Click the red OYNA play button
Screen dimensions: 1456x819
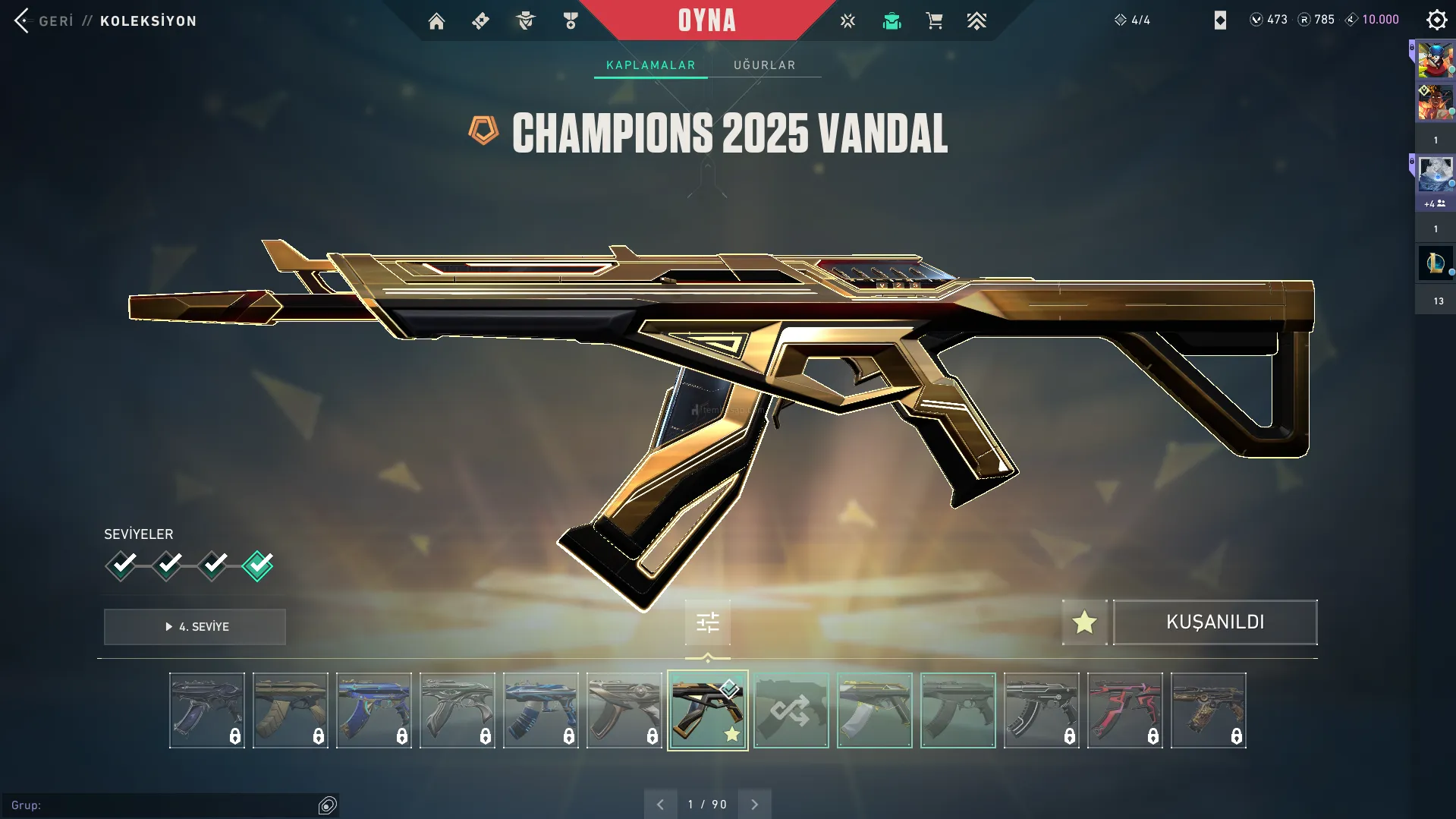(x=706, y=20)
